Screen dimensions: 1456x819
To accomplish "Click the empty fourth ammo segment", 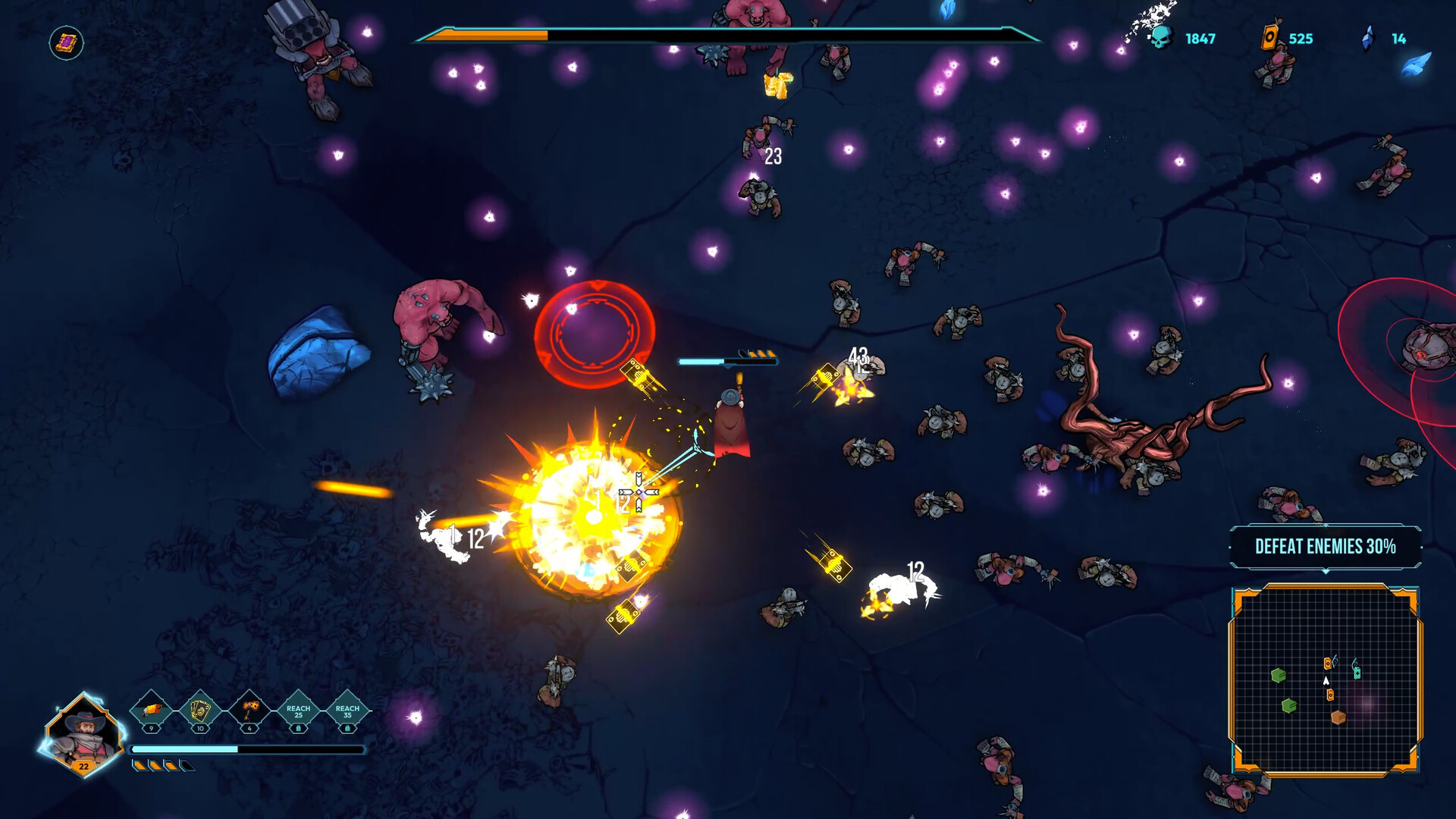I will (187, 767).
